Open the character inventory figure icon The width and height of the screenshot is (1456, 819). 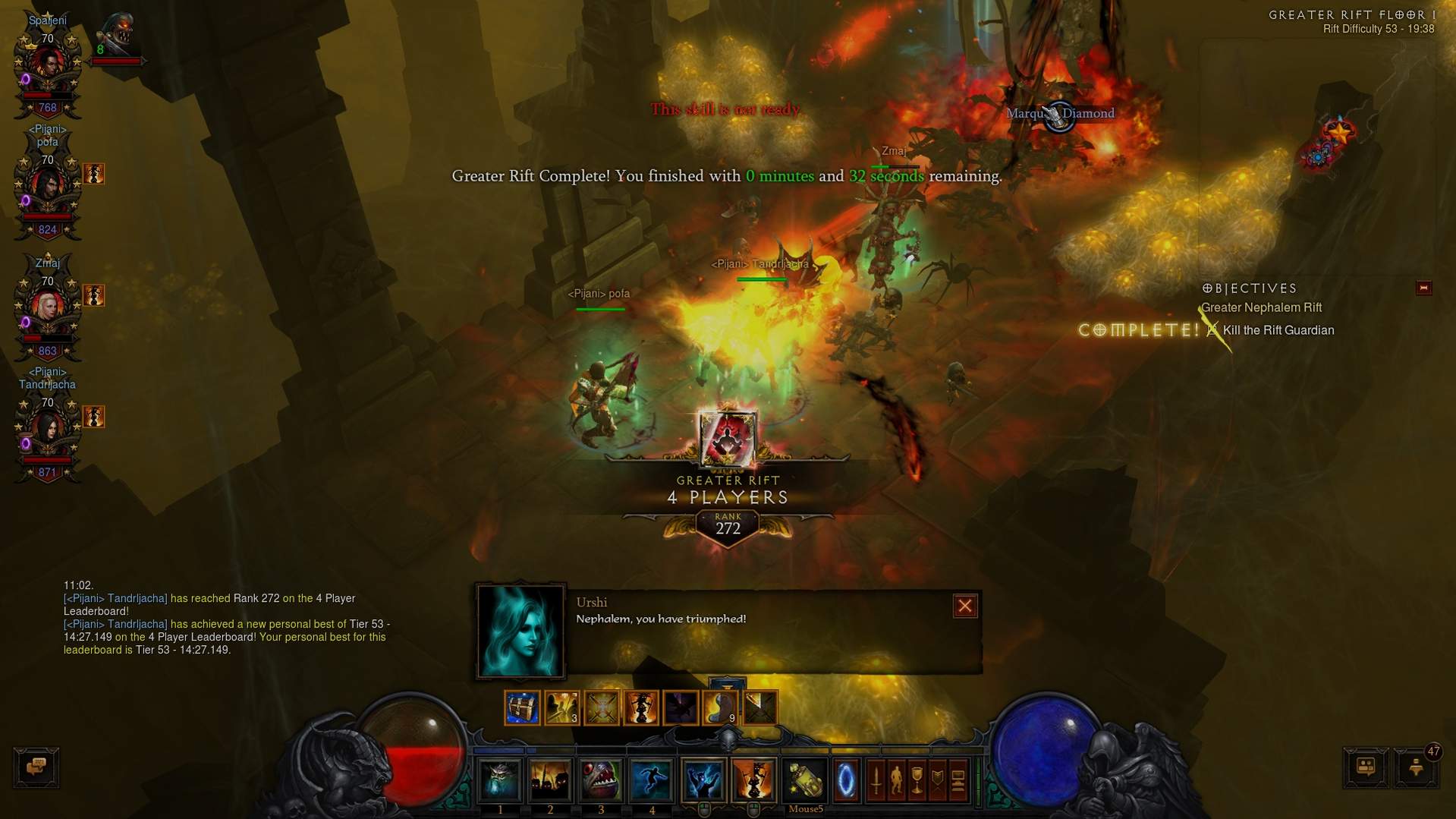(897, 780)
